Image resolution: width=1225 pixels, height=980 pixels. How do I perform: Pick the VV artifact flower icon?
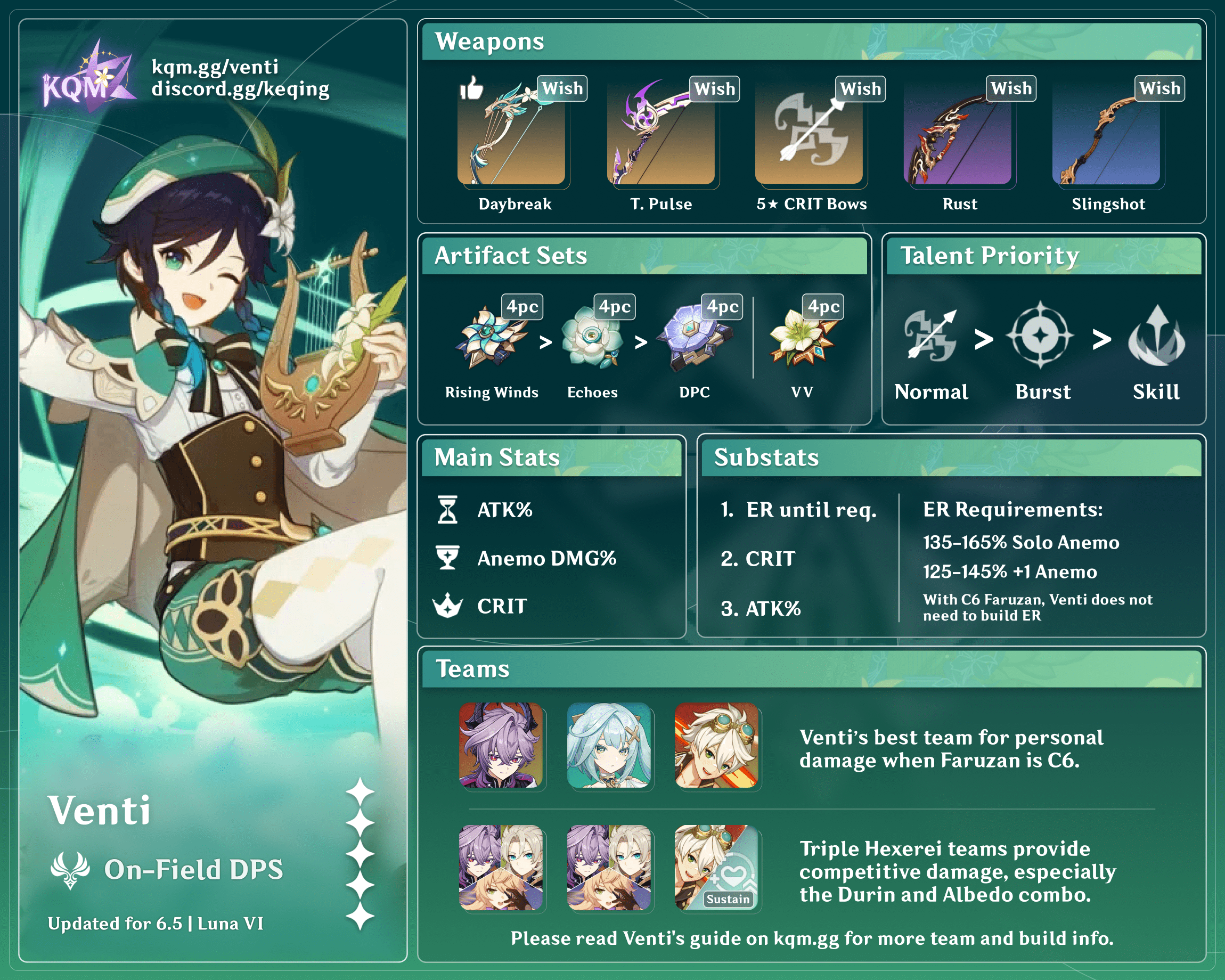(801, 338)
